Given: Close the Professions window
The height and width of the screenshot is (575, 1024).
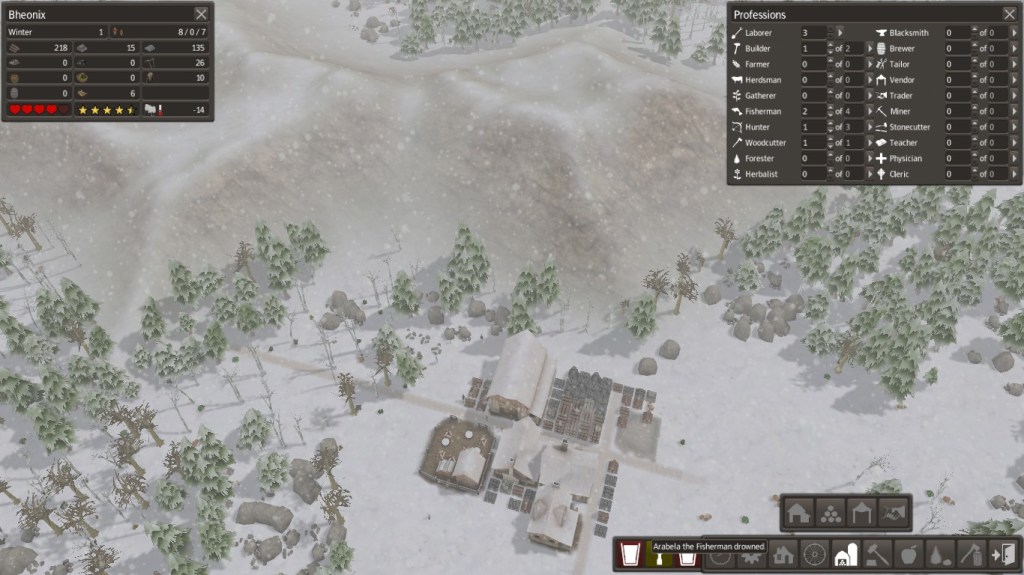Looking at the screenshot, I should click(1009, 14).
